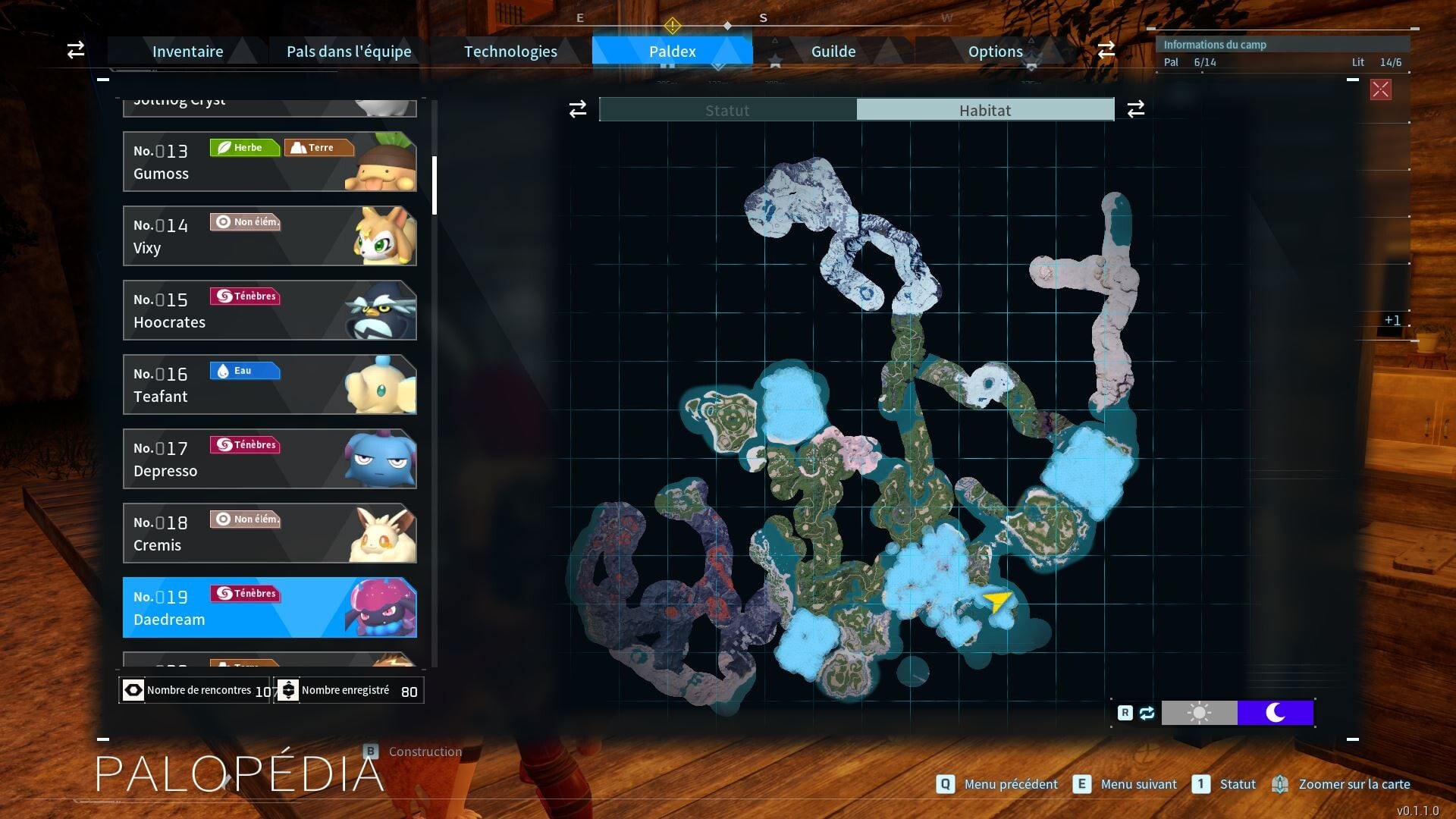
Task: Choose Gumoss in the Paldex list
Action: [x=269, y=162]
